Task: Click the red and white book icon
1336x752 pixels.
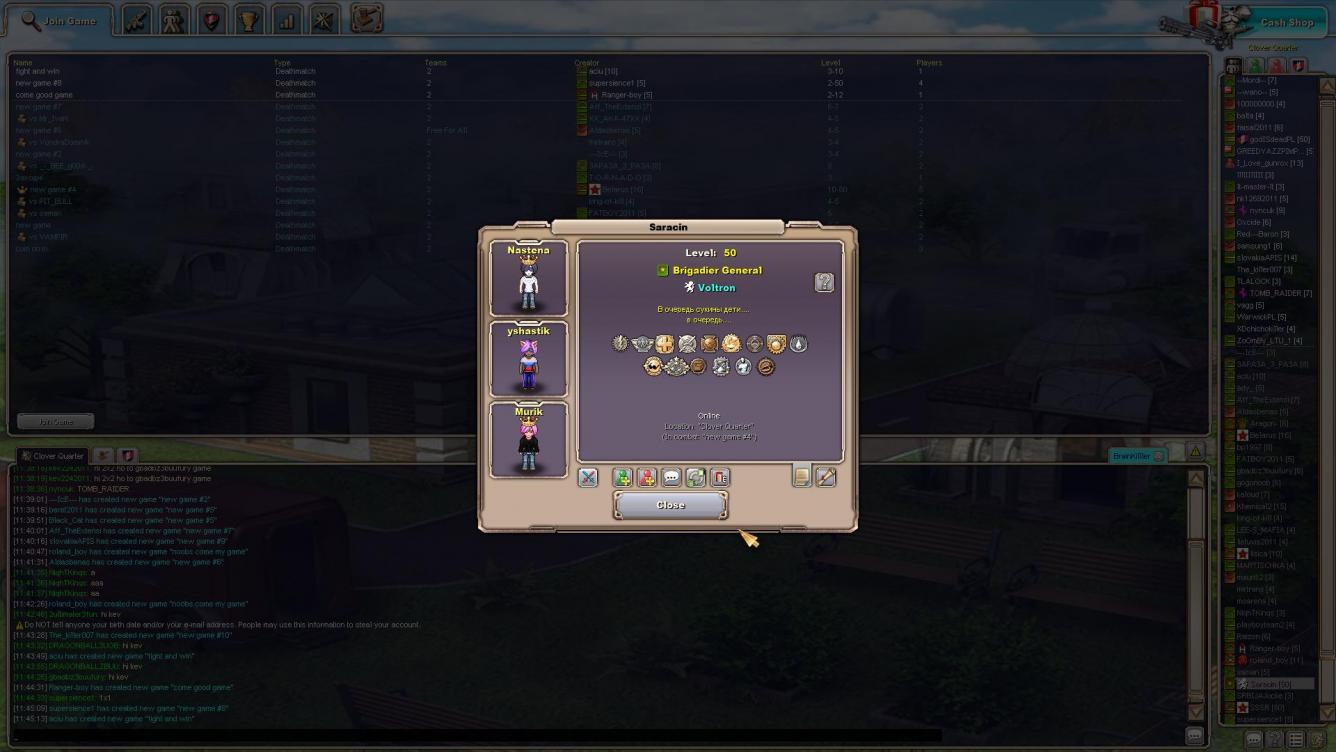Action: point(719,478)
